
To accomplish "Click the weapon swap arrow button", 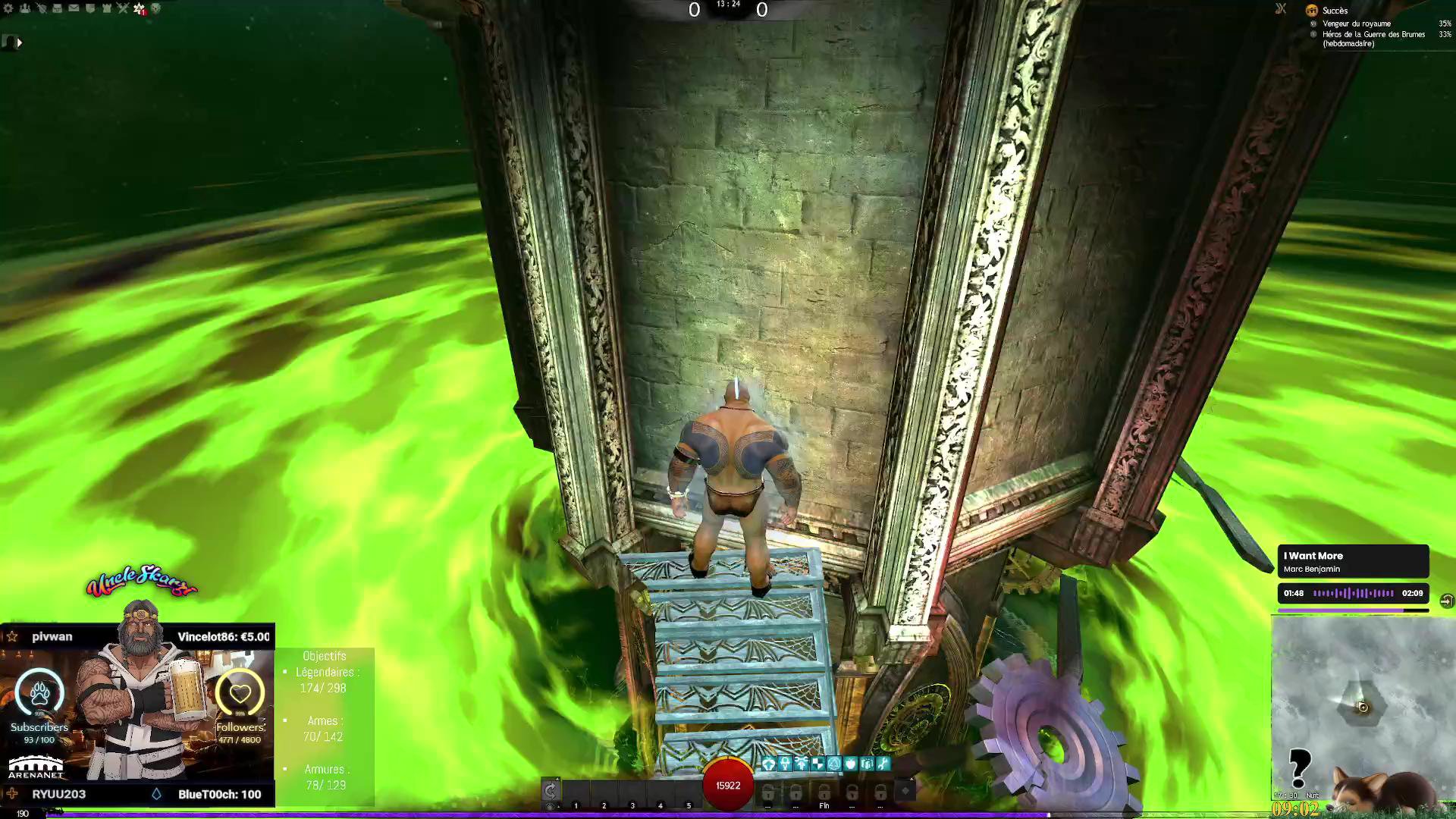I will pyautogui.click(x=551, y=790).
